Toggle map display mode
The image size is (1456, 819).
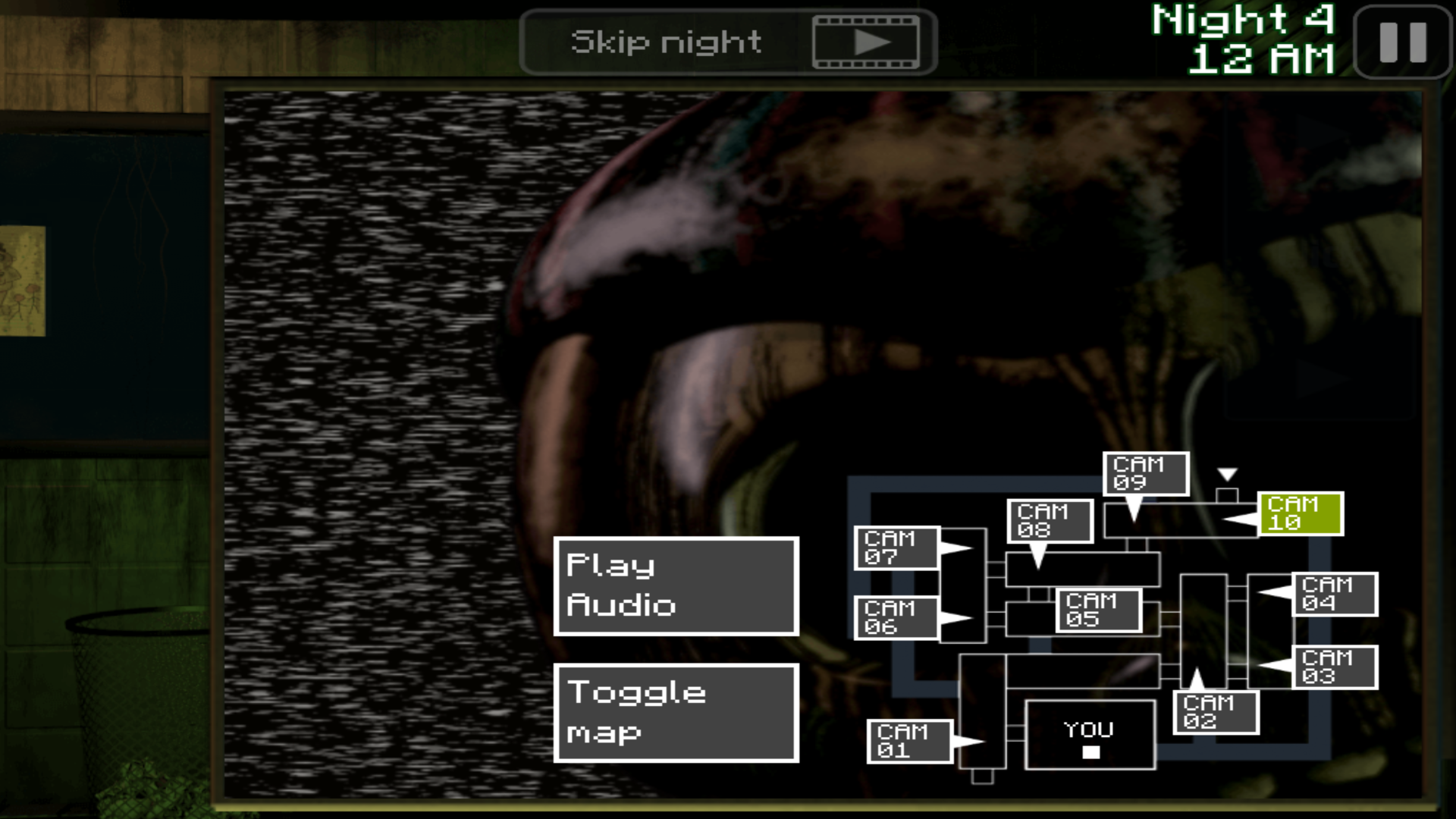pyautogui.click(x=676, y=713)
